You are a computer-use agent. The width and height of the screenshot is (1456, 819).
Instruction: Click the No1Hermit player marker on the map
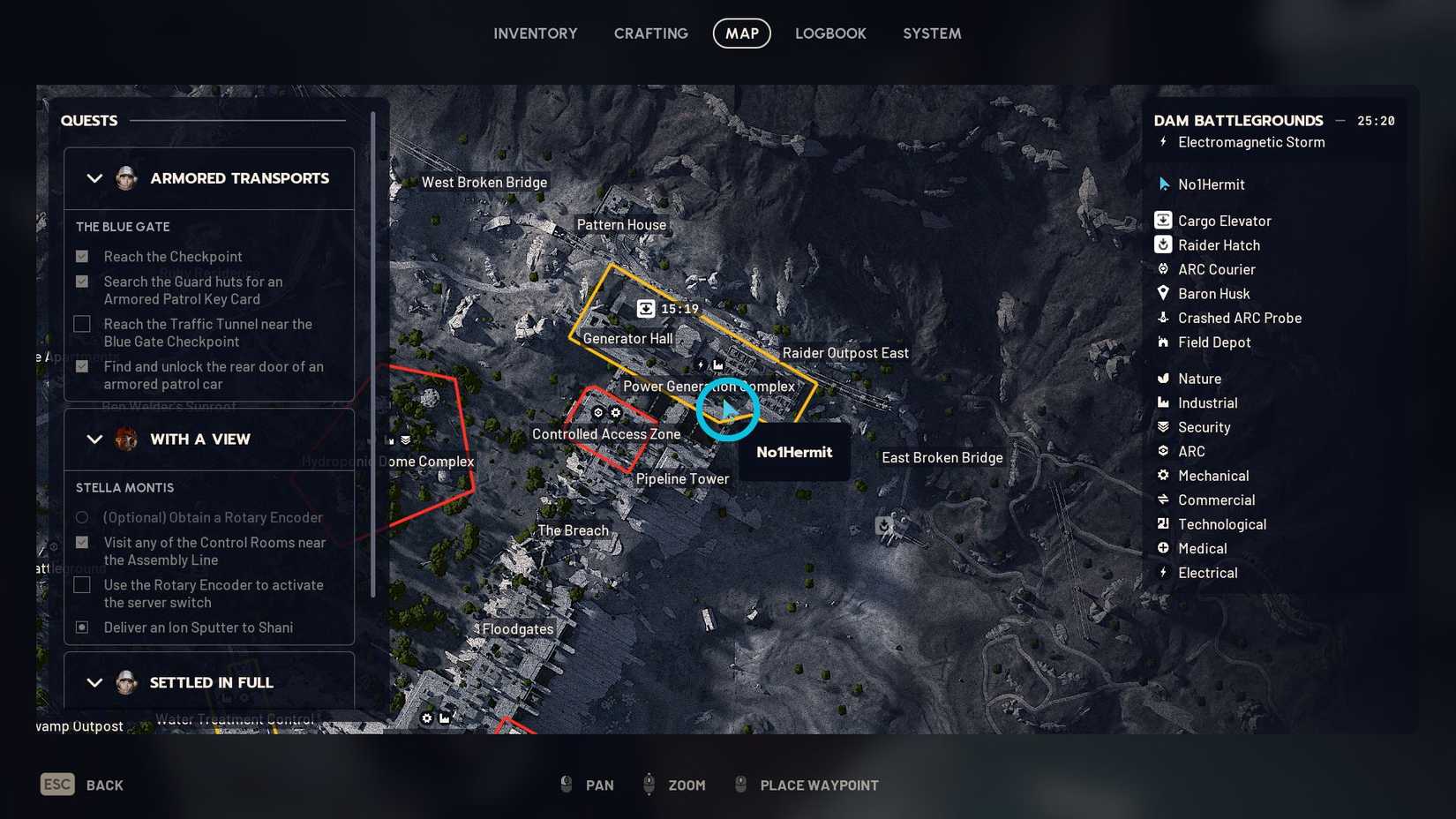[727, 409]
